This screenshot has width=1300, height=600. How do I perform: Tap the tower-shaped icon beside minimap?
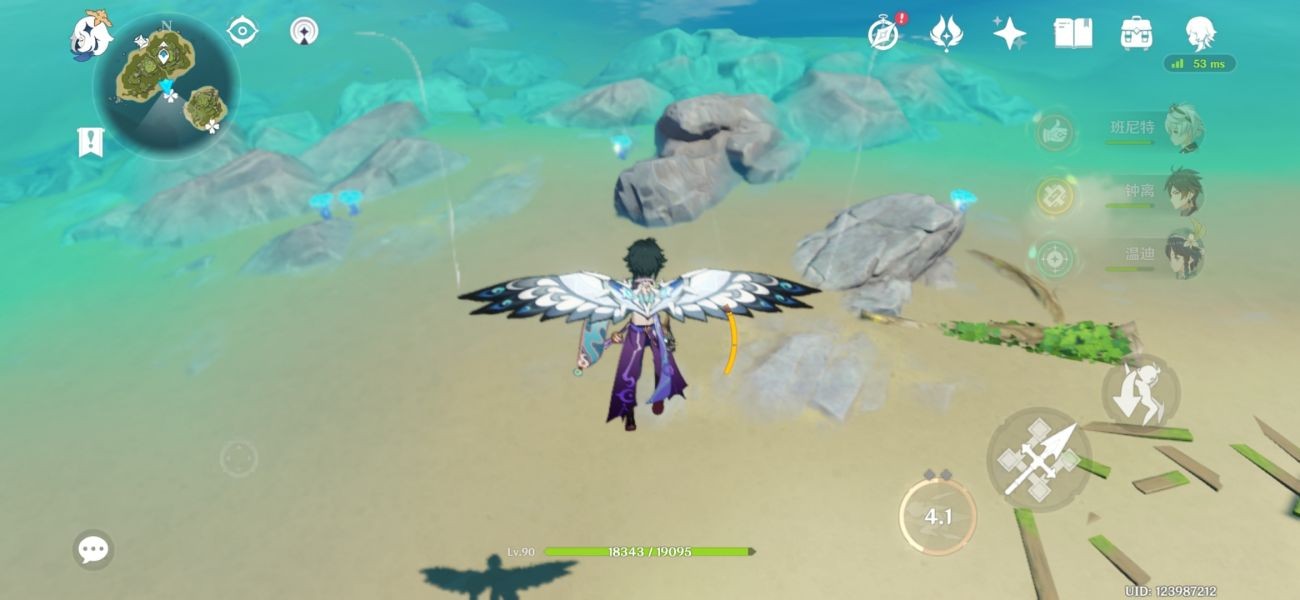305,31
